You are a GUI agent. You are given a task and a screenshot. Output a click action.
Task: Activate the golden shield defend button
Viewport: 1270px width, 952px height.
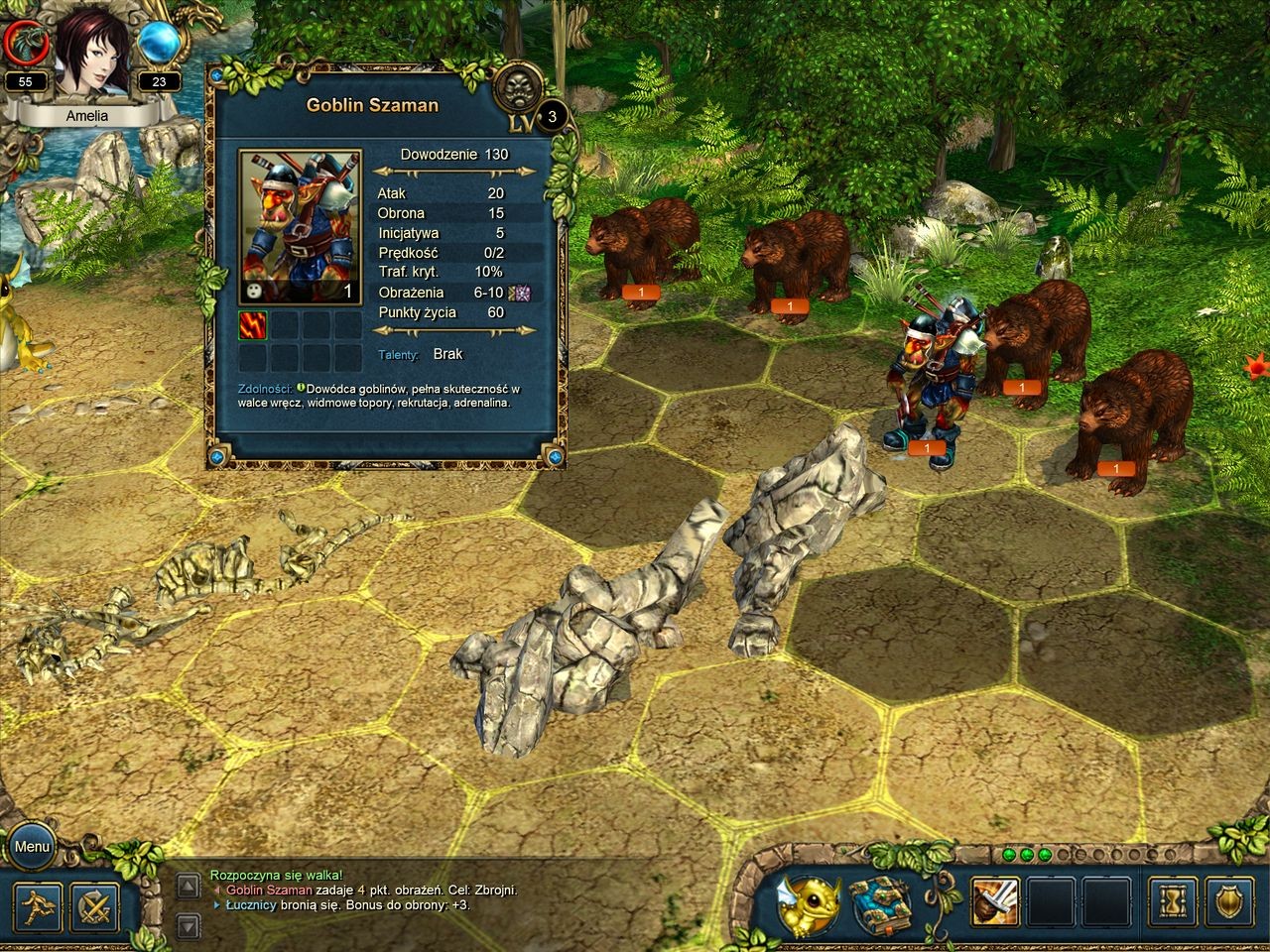1229,902
